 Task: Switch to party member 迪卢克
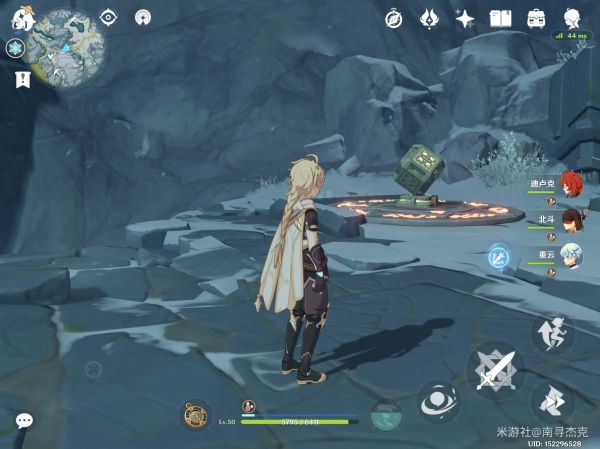coord(569,184)
